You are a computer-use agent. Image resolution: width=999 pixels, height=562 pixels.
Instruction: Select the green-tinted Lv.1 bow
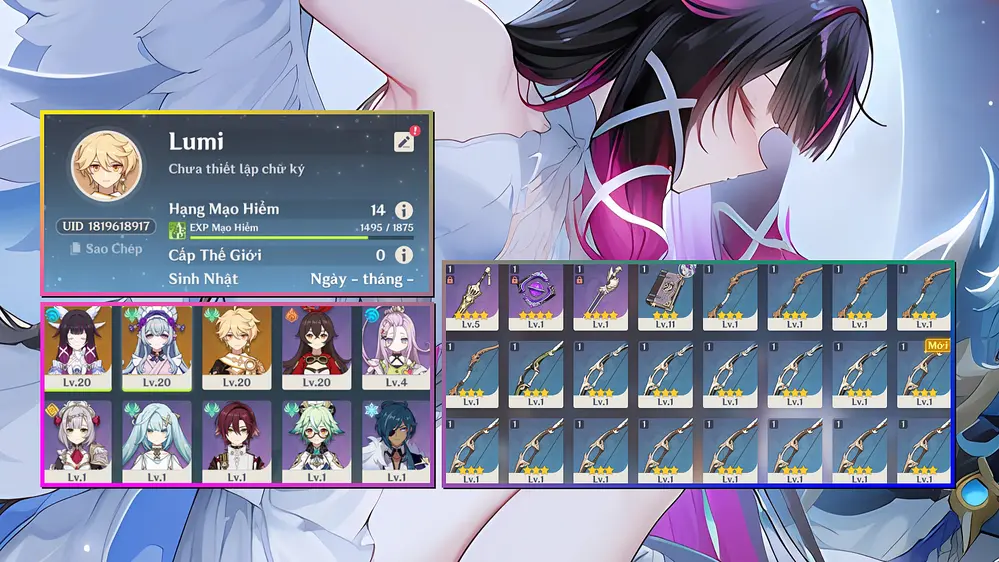point(537,374)
